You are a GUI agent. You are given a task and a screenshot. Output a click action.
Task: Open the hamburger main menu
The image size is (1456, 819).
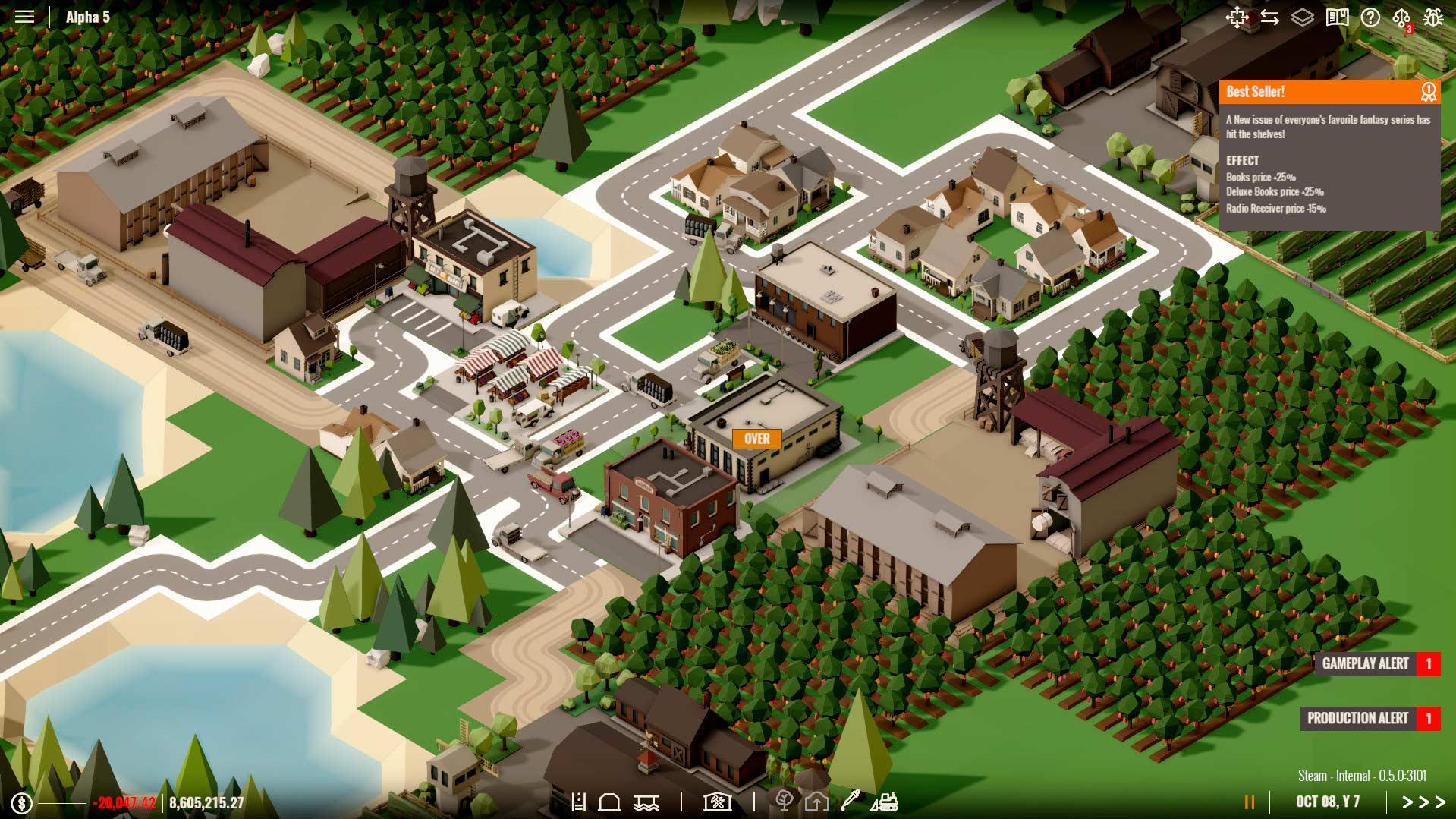click(24, 17)
